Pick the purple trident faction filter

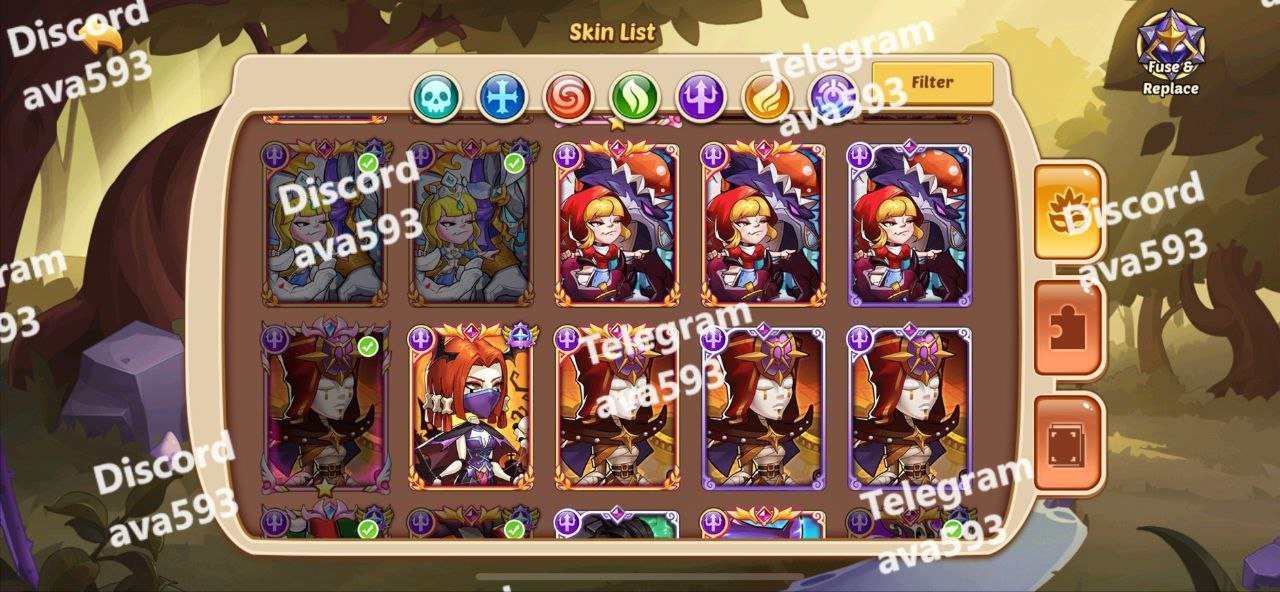tap(701, 97)
